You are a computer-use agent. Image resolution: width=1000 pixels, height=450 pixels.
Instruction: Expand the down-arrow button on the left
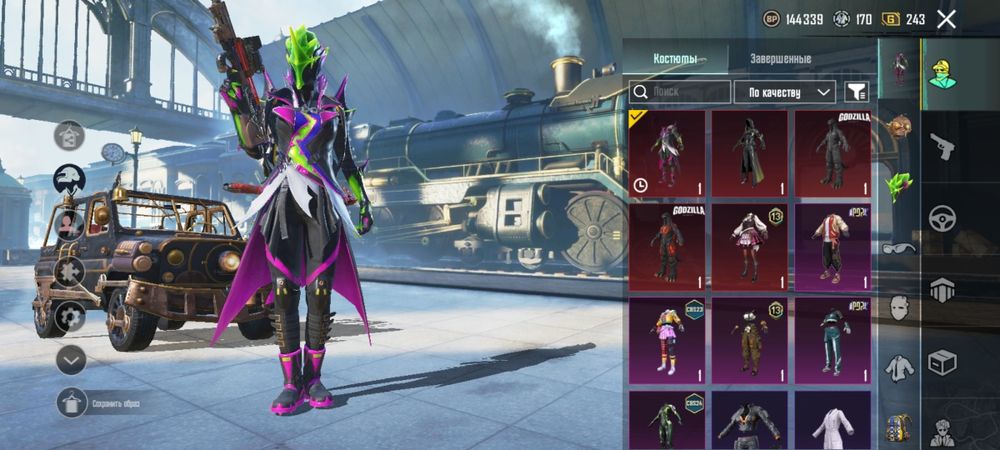tap(70, 359)
